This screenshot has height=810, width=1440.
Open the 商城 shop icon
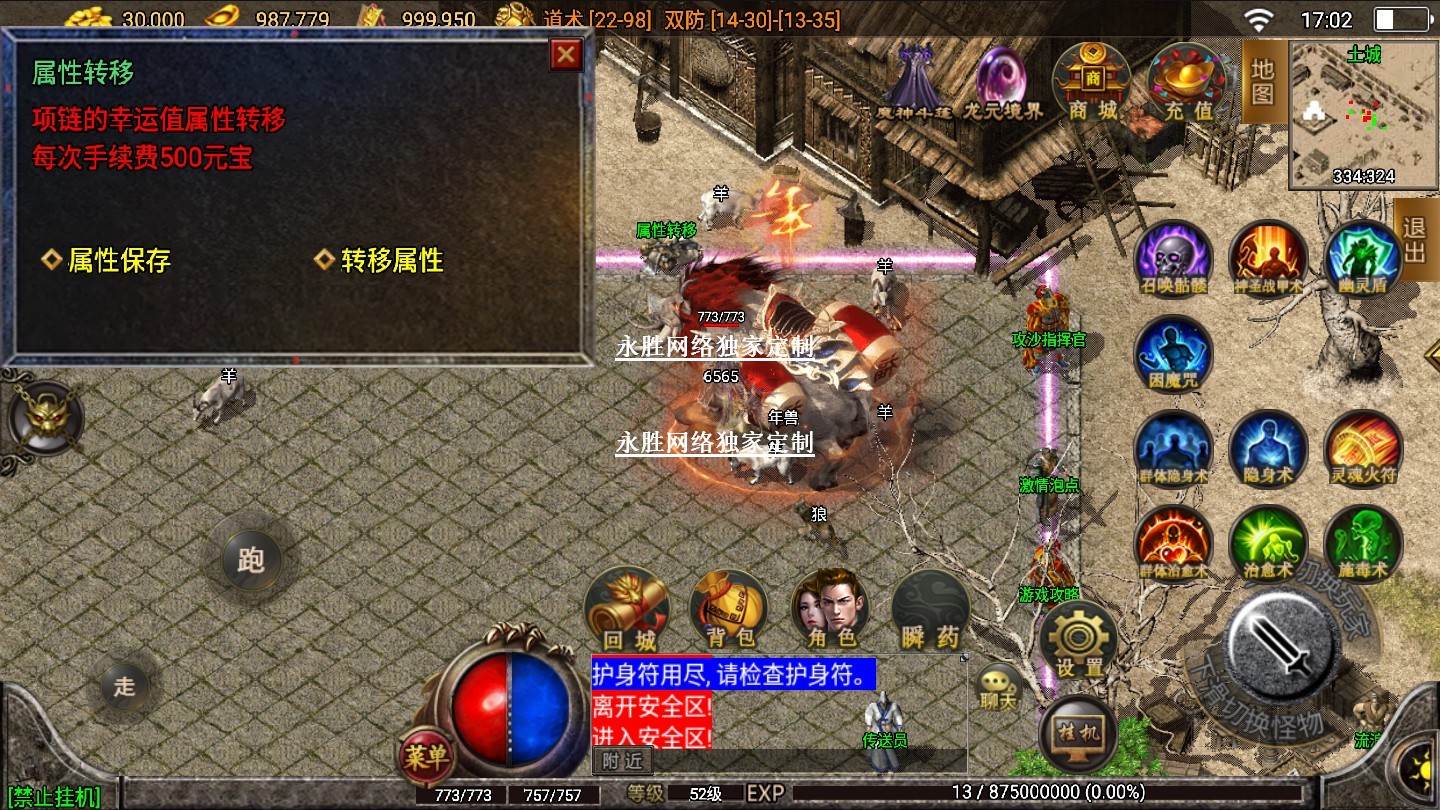[x=1091, y=82]
